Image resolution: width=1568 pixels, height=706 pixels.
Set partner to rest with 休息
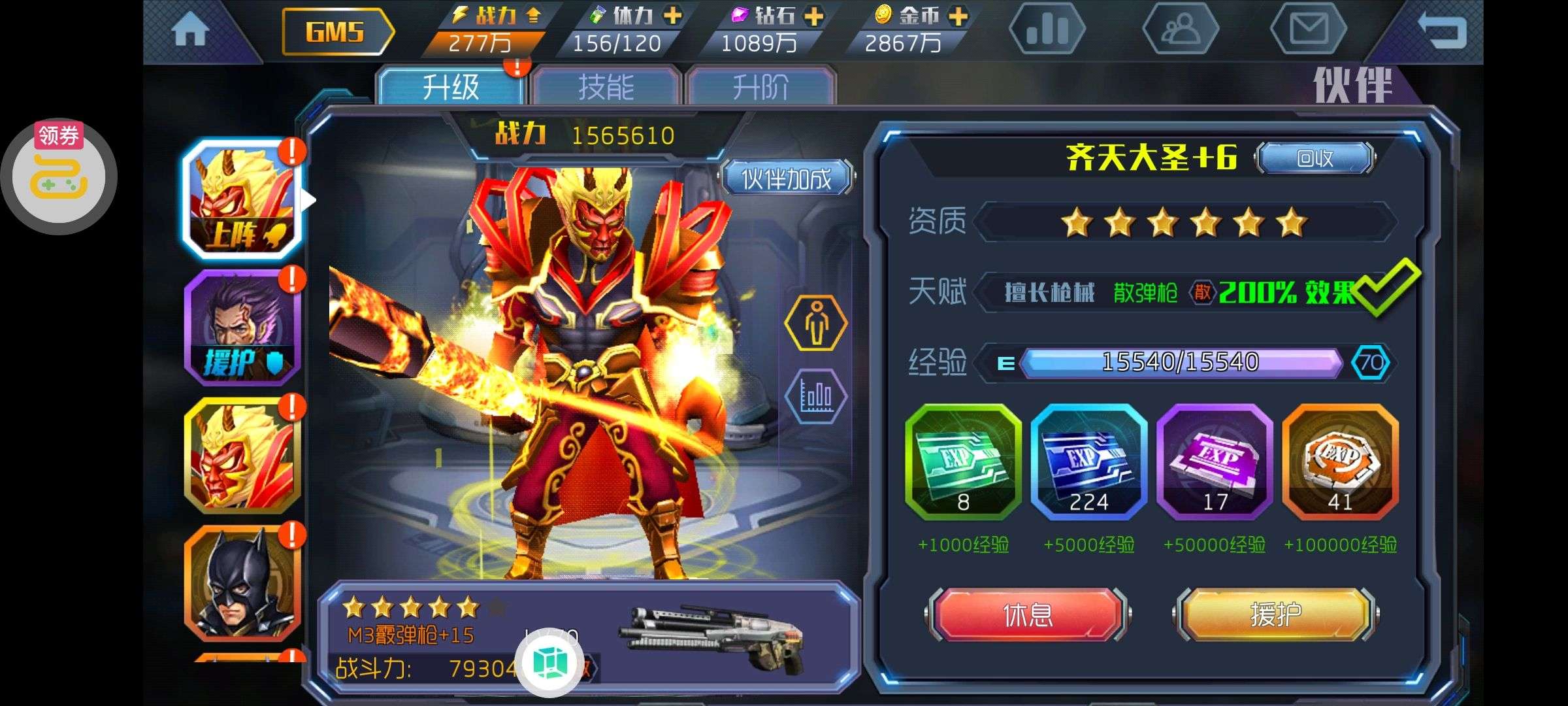(1027, 614)
